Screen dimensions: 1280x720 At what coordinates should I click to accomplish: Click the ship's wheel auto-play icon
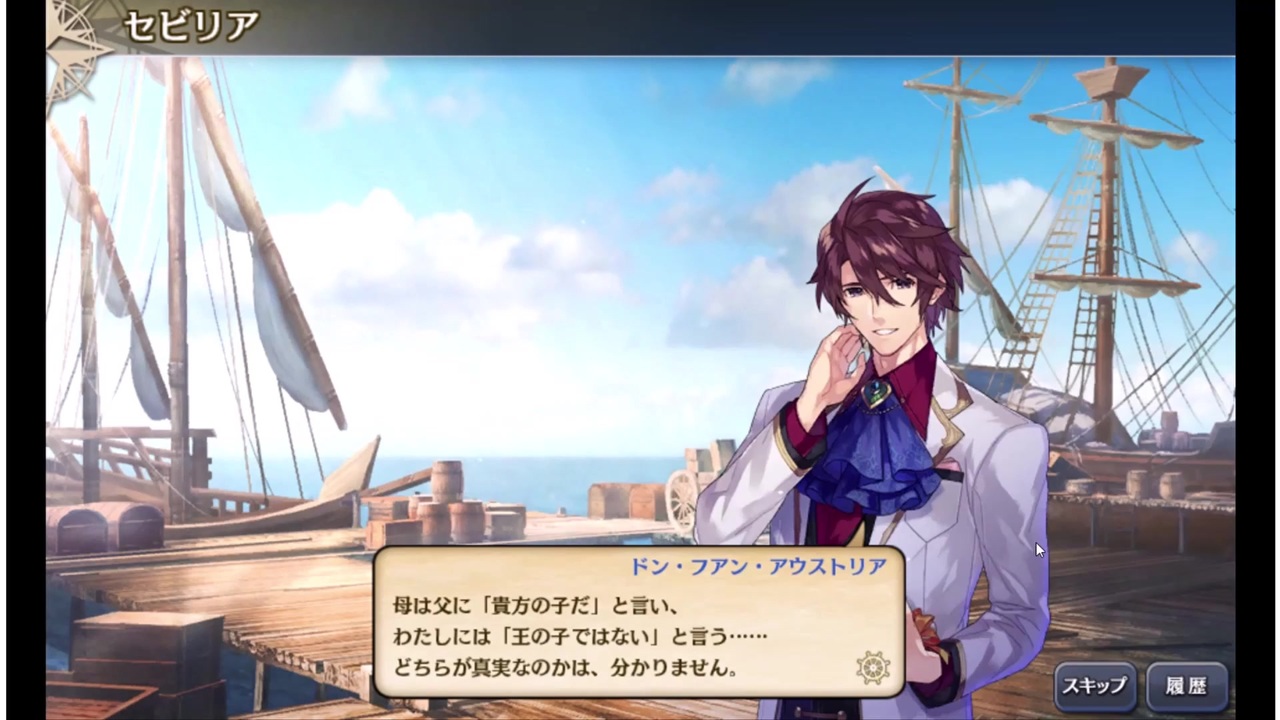click(x=873, y=667)
